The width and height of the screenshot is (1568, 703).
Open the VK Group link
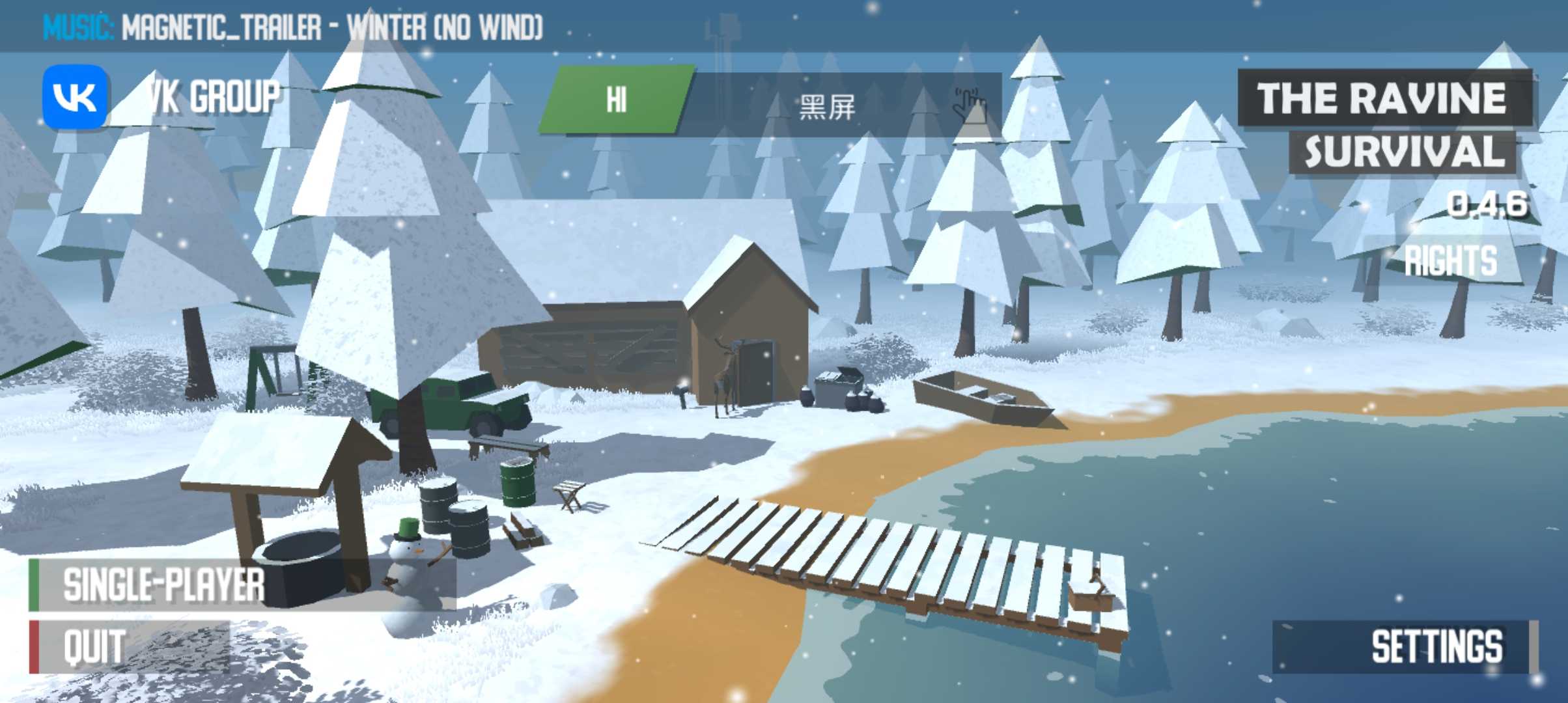tap(163, 98)
